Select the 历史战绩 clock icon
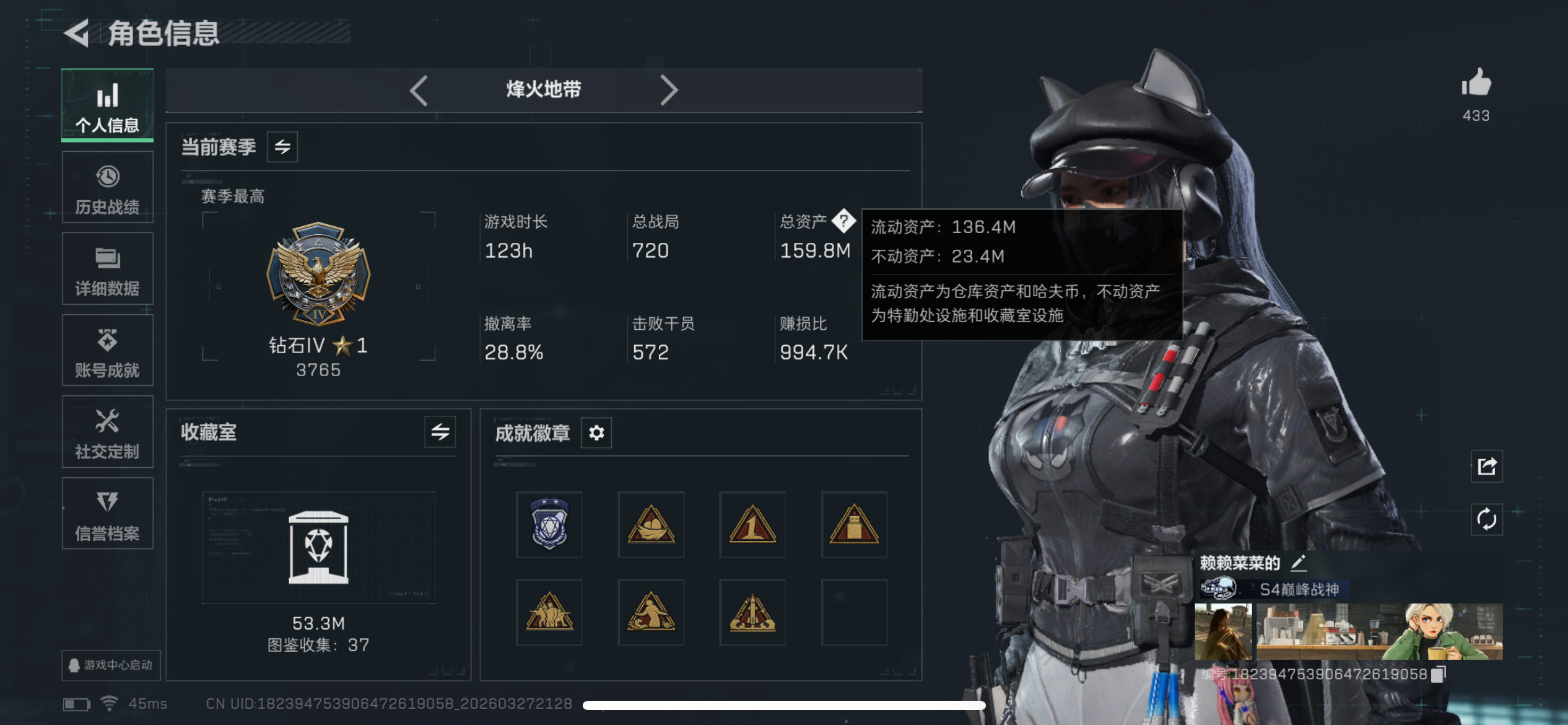Screen dimensions: 1568x725 pos(107,177)
